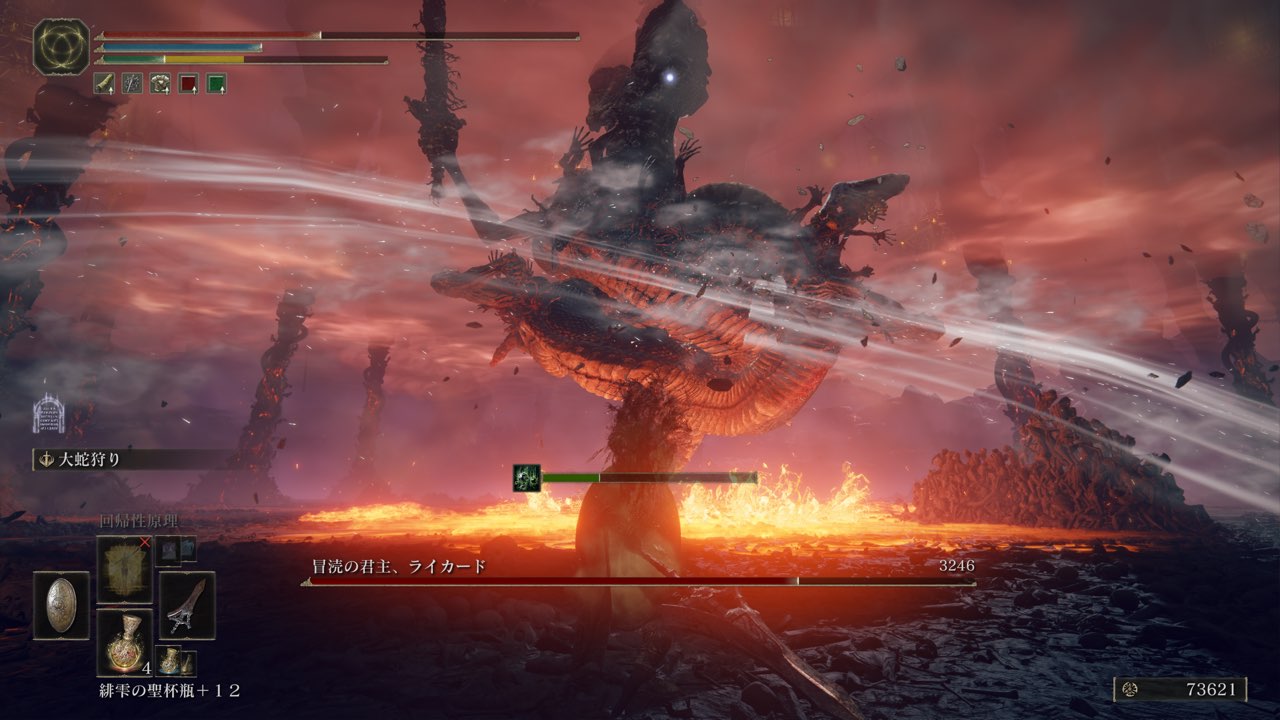
Task: Click the red square buff icon
Action: (x=188, y=84)
